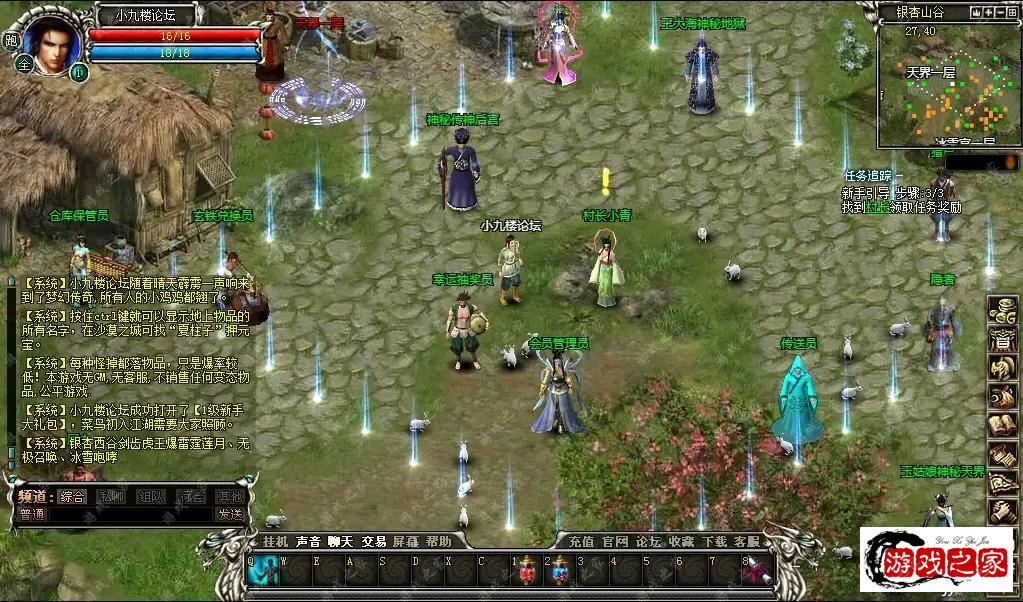This screenshot has width=1023, height=602.
Task: Use the blue potion in slot 2
Action: point(561,571)
